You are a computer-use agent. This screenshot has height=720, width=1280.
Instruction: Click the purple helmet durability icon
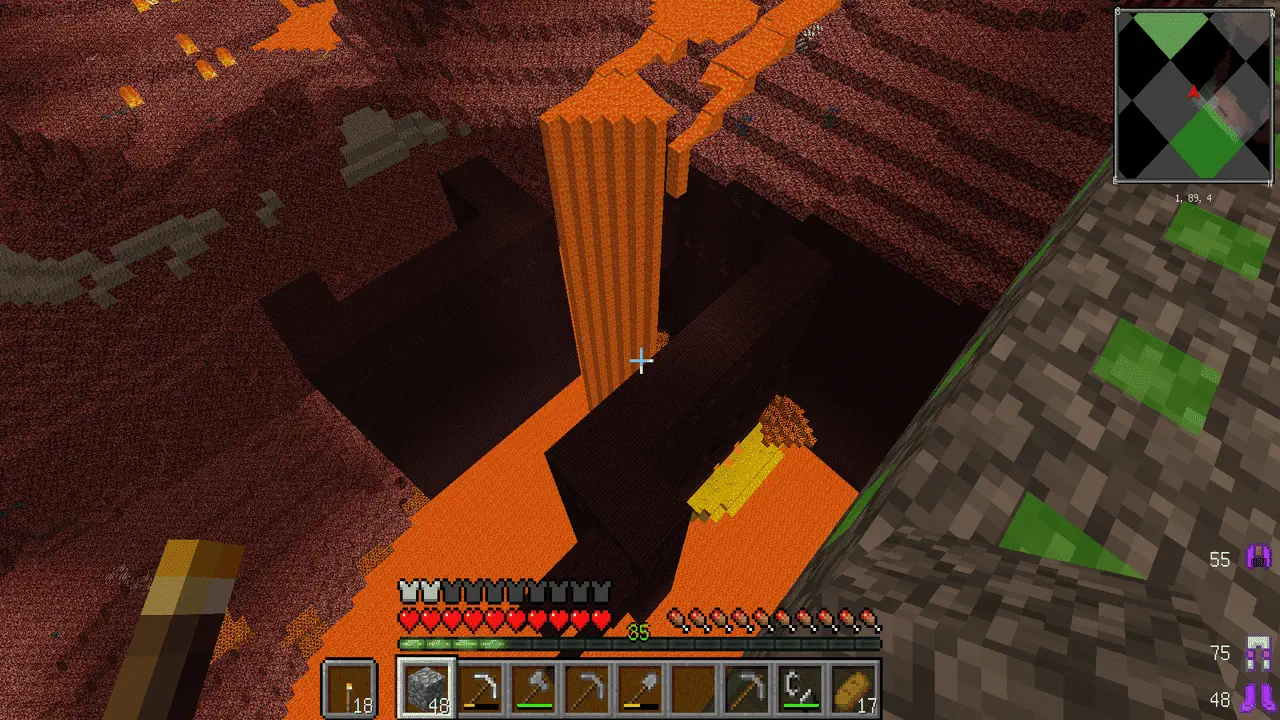[x=1256, y=558]
